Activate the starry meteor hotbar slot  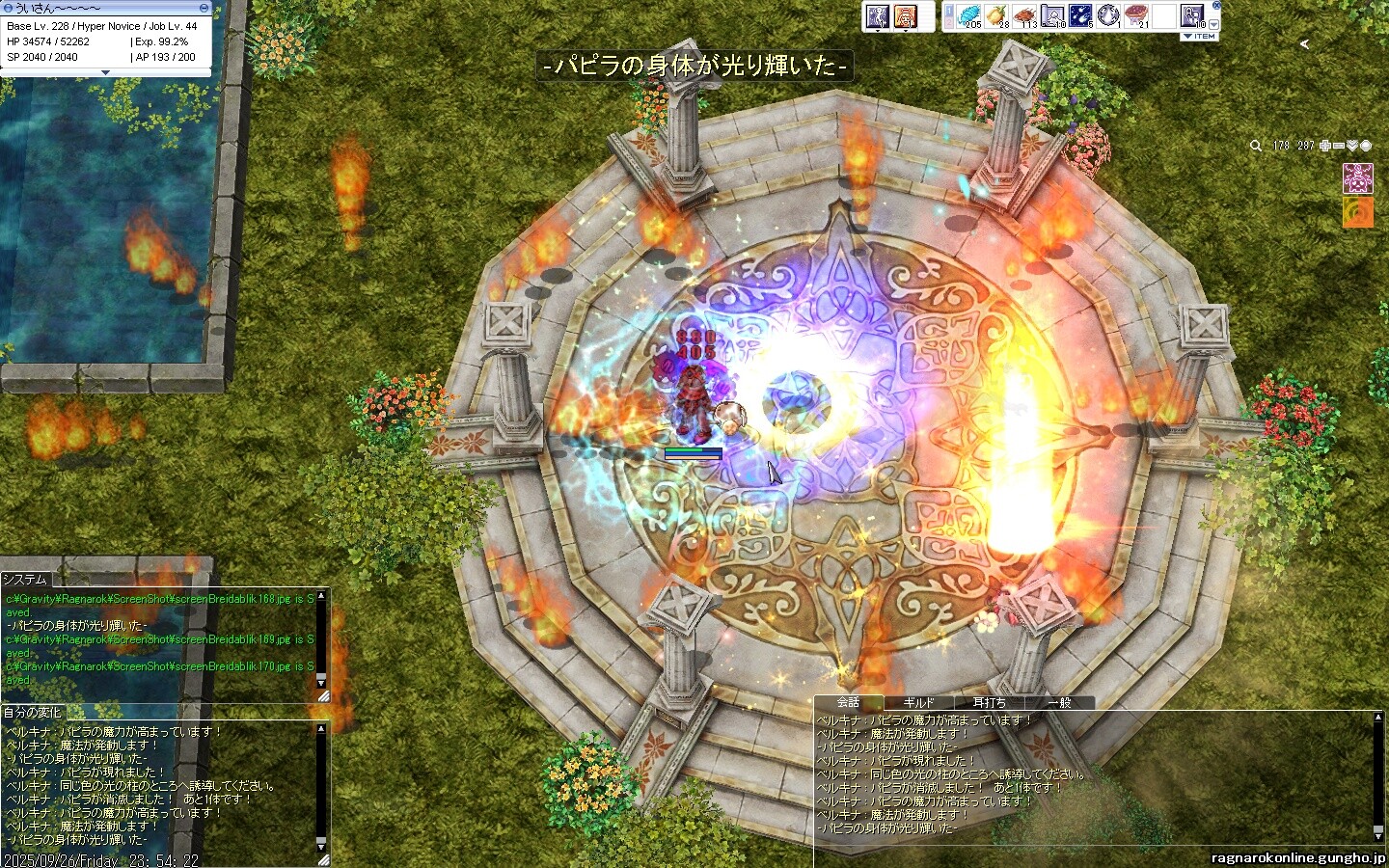click(1080, 15)
